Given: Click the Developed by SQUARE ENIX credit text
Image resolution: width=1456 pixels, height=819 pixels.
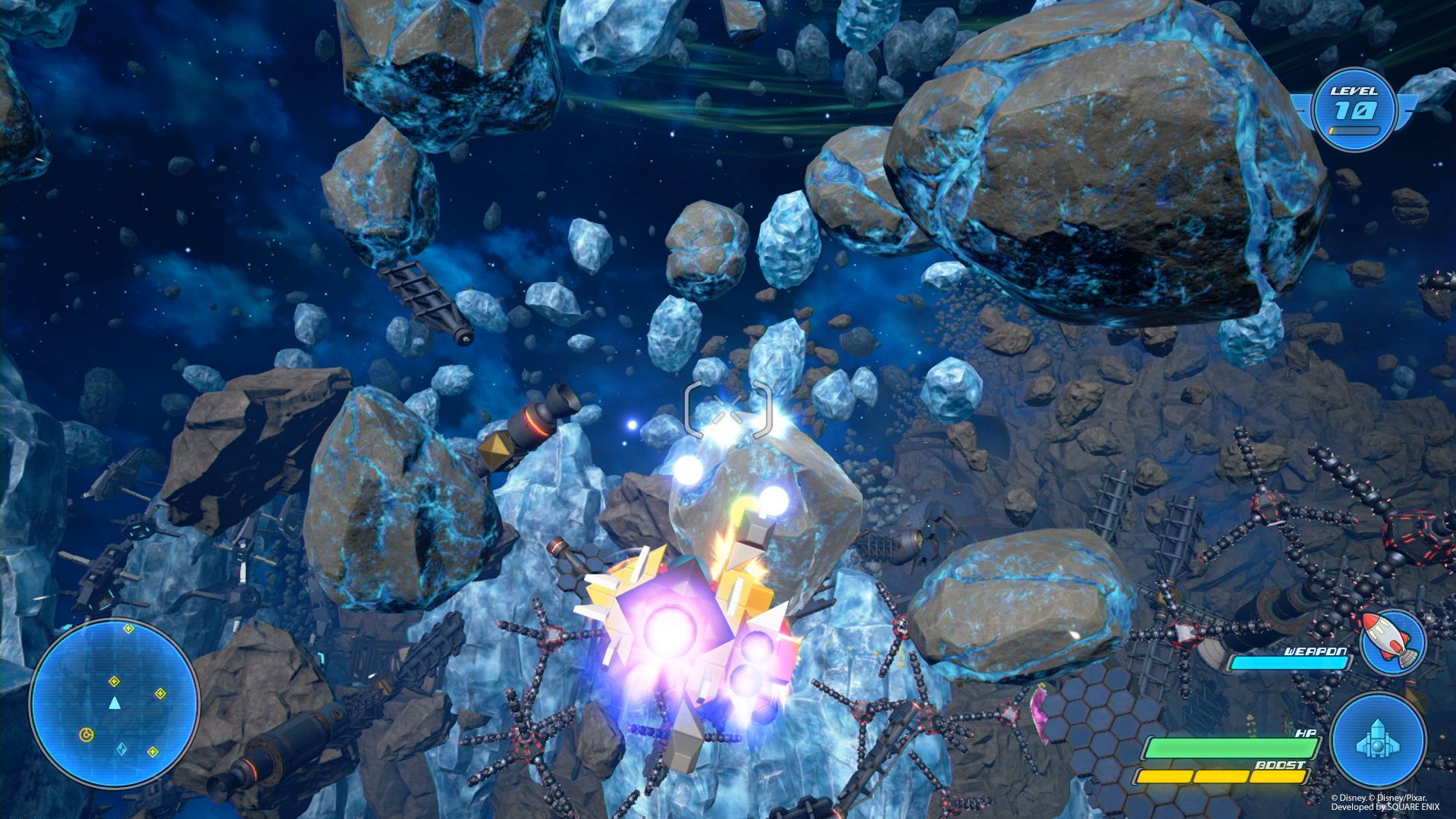Looking at the screenshot, I should (x=1386, y=807).
